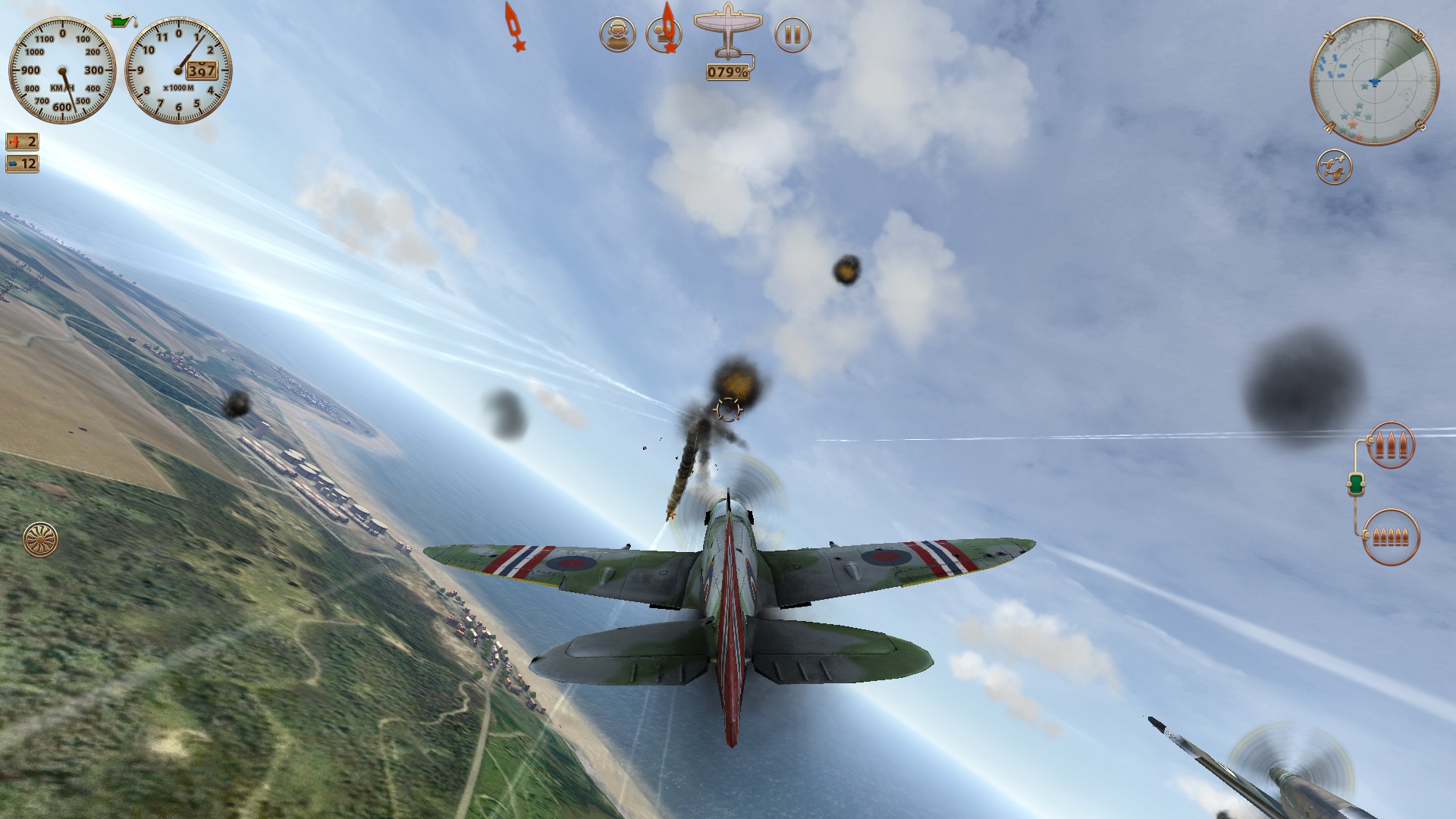Open the squadron formation commands button
Image resolution: width=1456 pixels, height=819 pixels.
[1334, 168]
